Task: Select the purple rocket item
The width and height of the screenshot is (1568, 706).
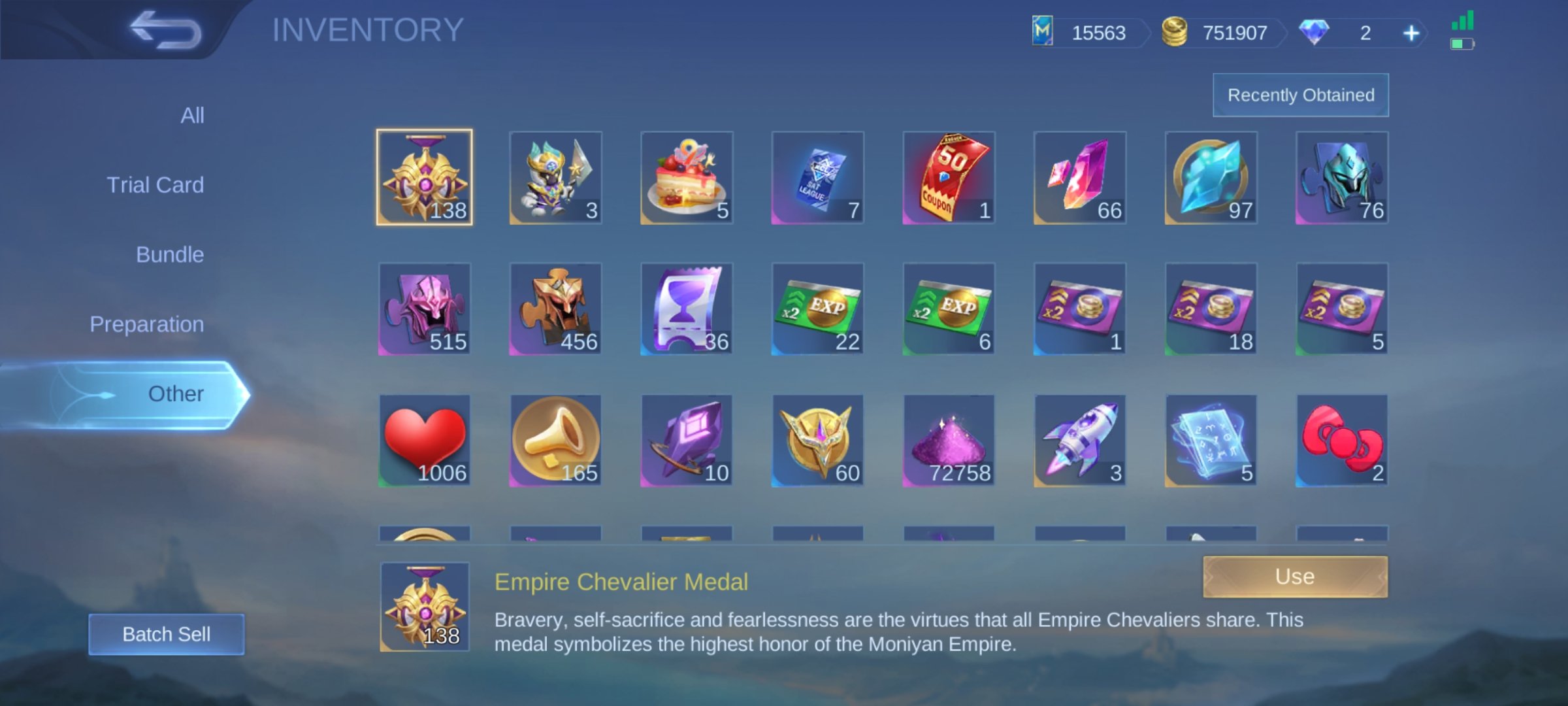Action: coord(1079,441)
